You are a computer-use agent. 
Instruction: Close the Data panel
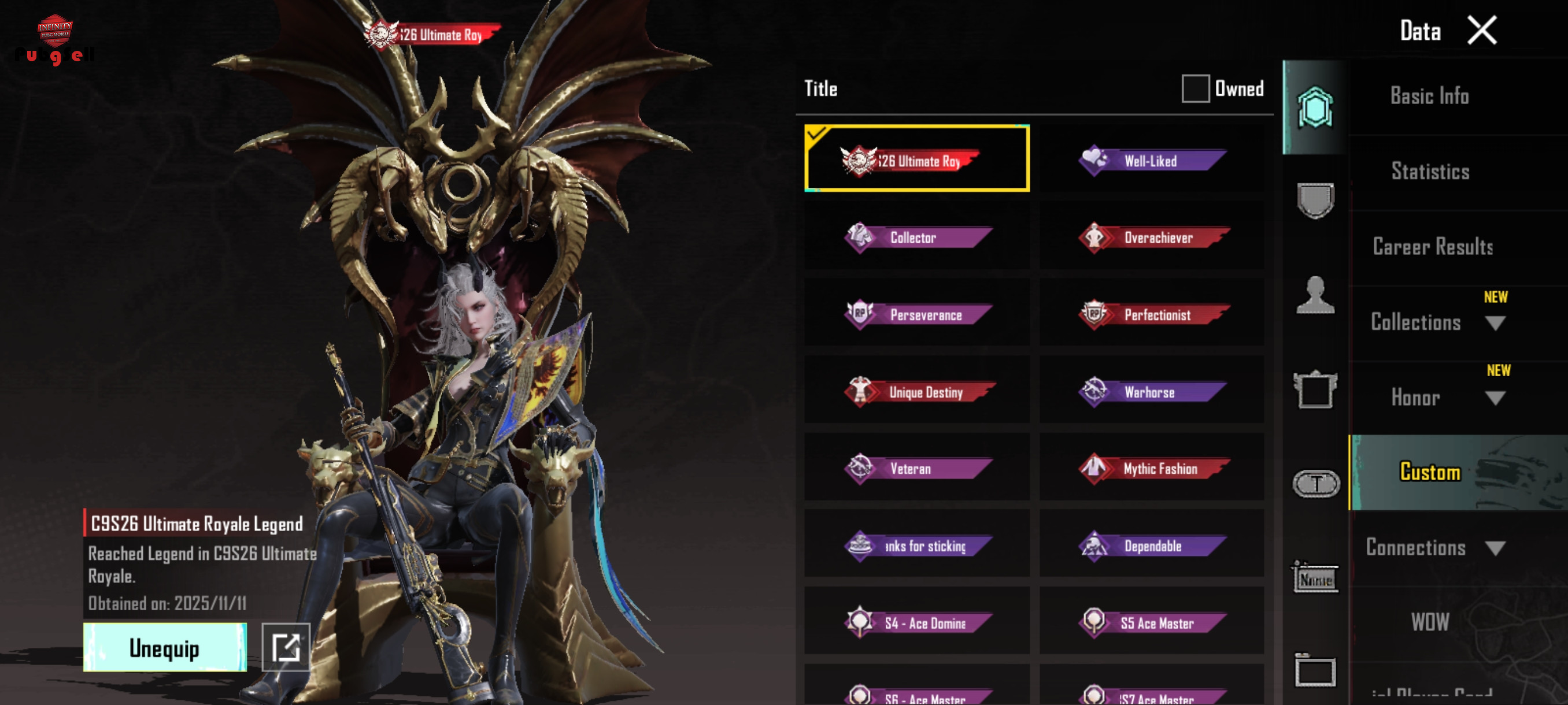pyautogui.click(x=1482, y=31)
